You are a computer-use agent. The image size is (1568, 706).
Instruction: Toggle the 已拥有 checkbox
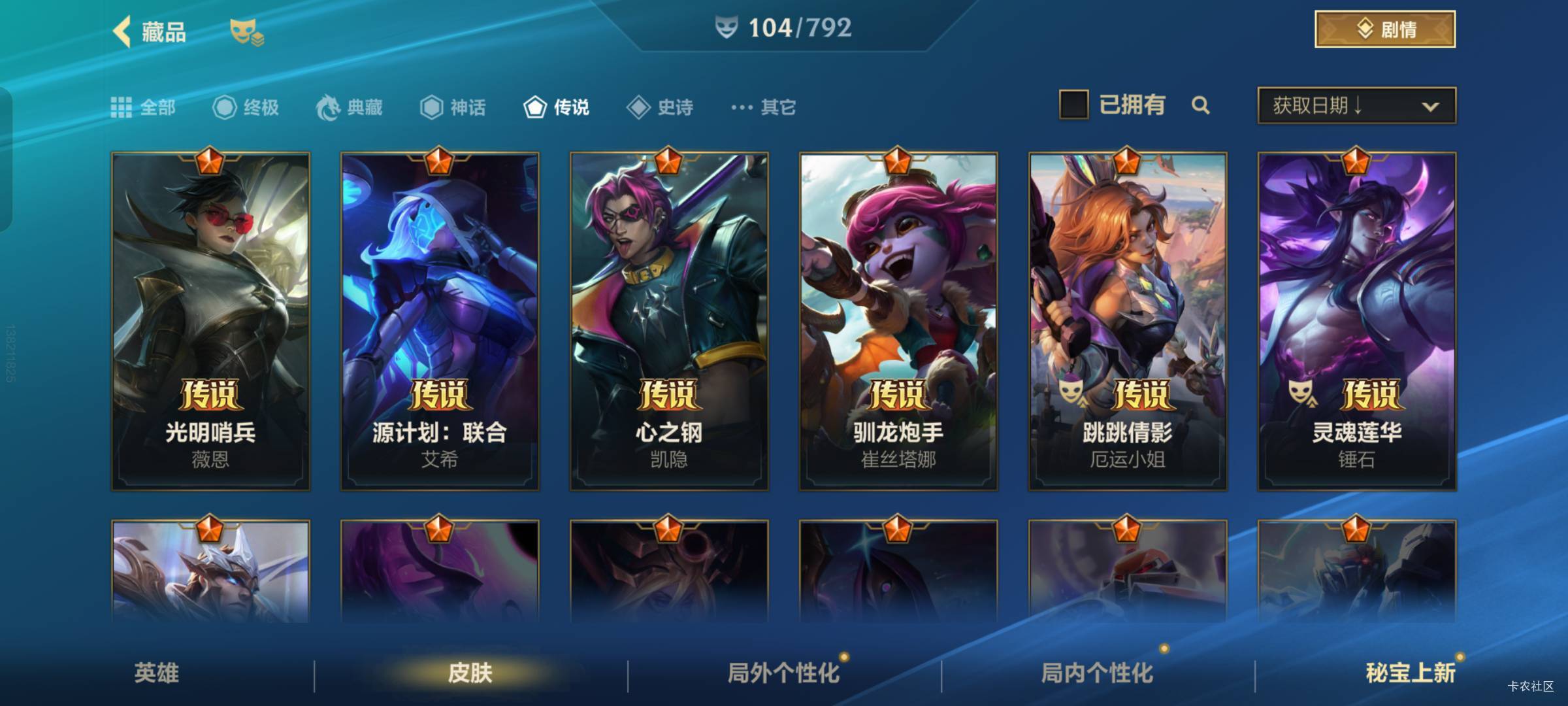tap(1073, 105)
